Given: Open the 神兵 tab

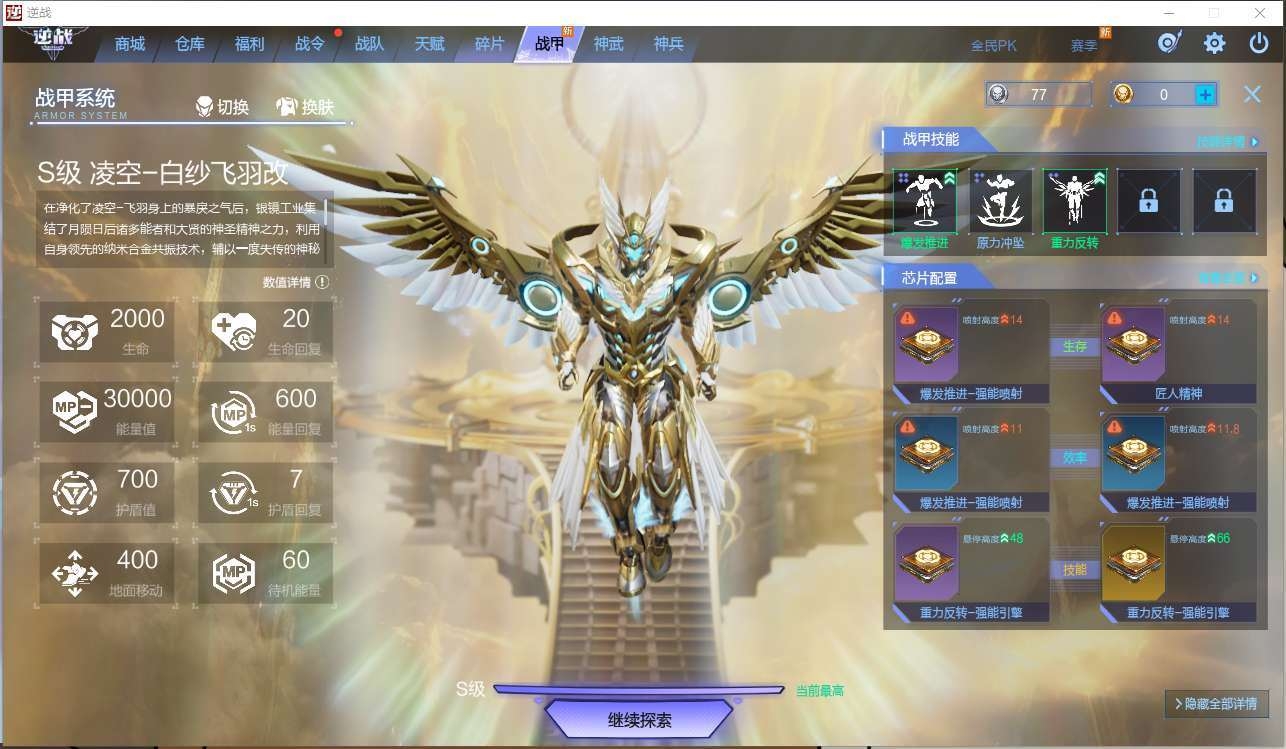Looking at the screenshot, I should coord(668,44).
